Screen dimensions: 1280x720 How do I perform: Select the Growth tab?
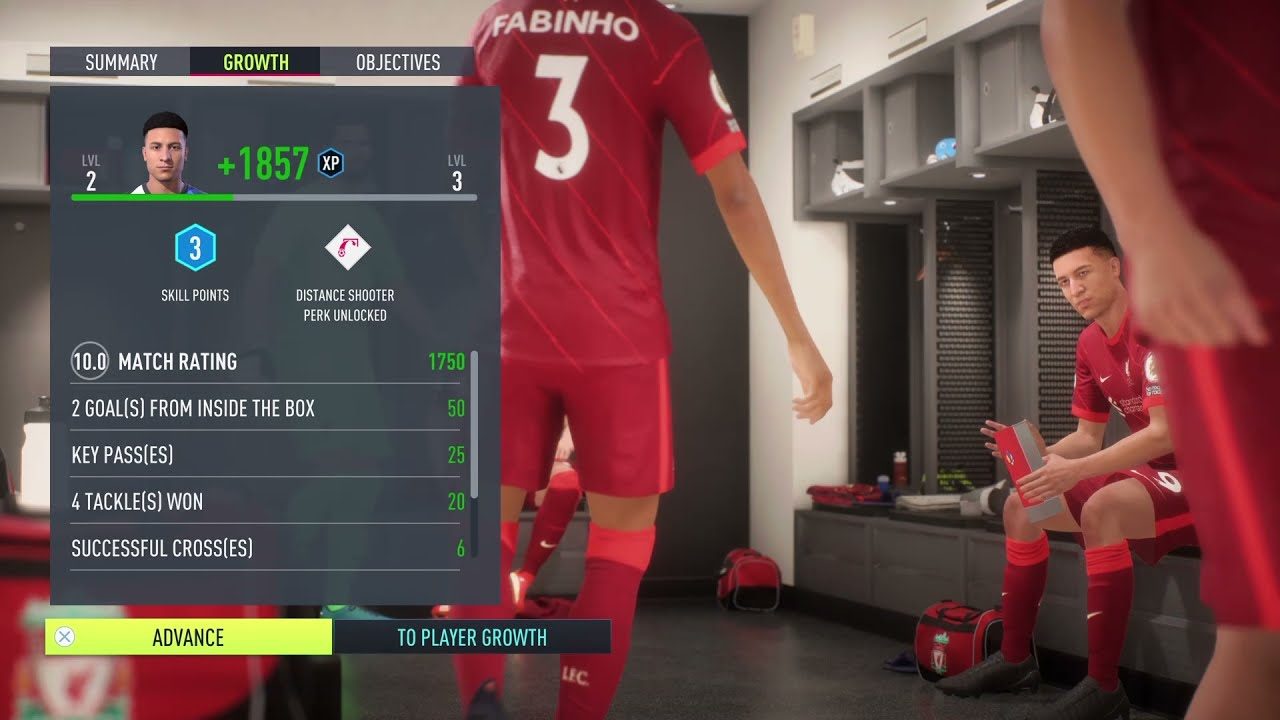255,61
